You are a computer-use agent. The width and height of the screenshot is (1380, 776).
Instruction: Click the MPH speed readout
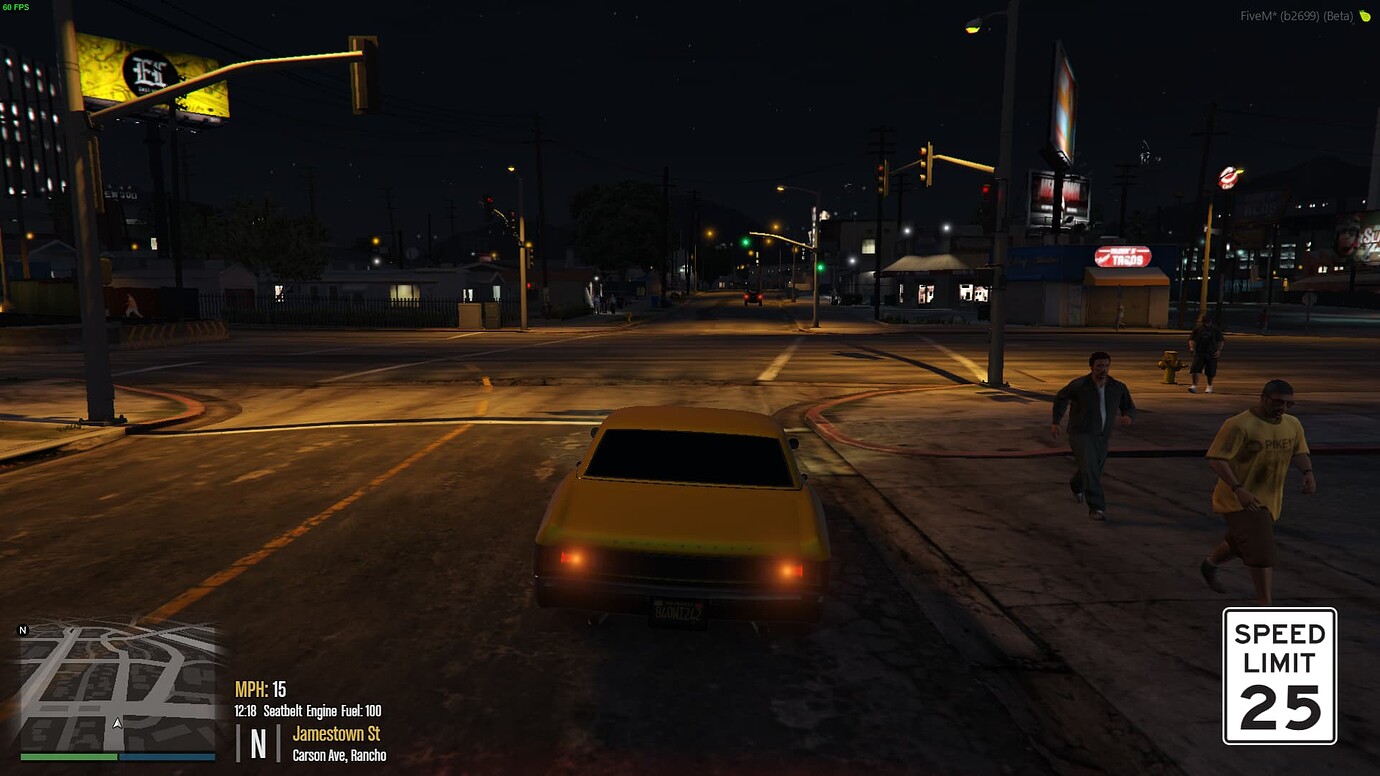click(x=261, y=688)
